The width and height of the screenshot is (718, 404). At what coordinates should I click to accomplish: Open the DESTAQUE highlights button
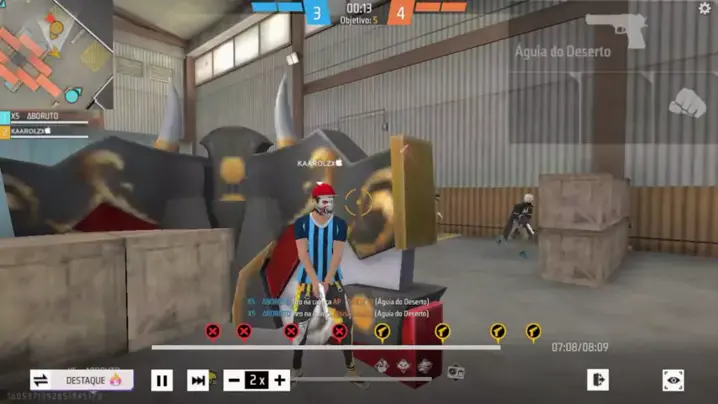pyautogui.click(x=95, y=380)
